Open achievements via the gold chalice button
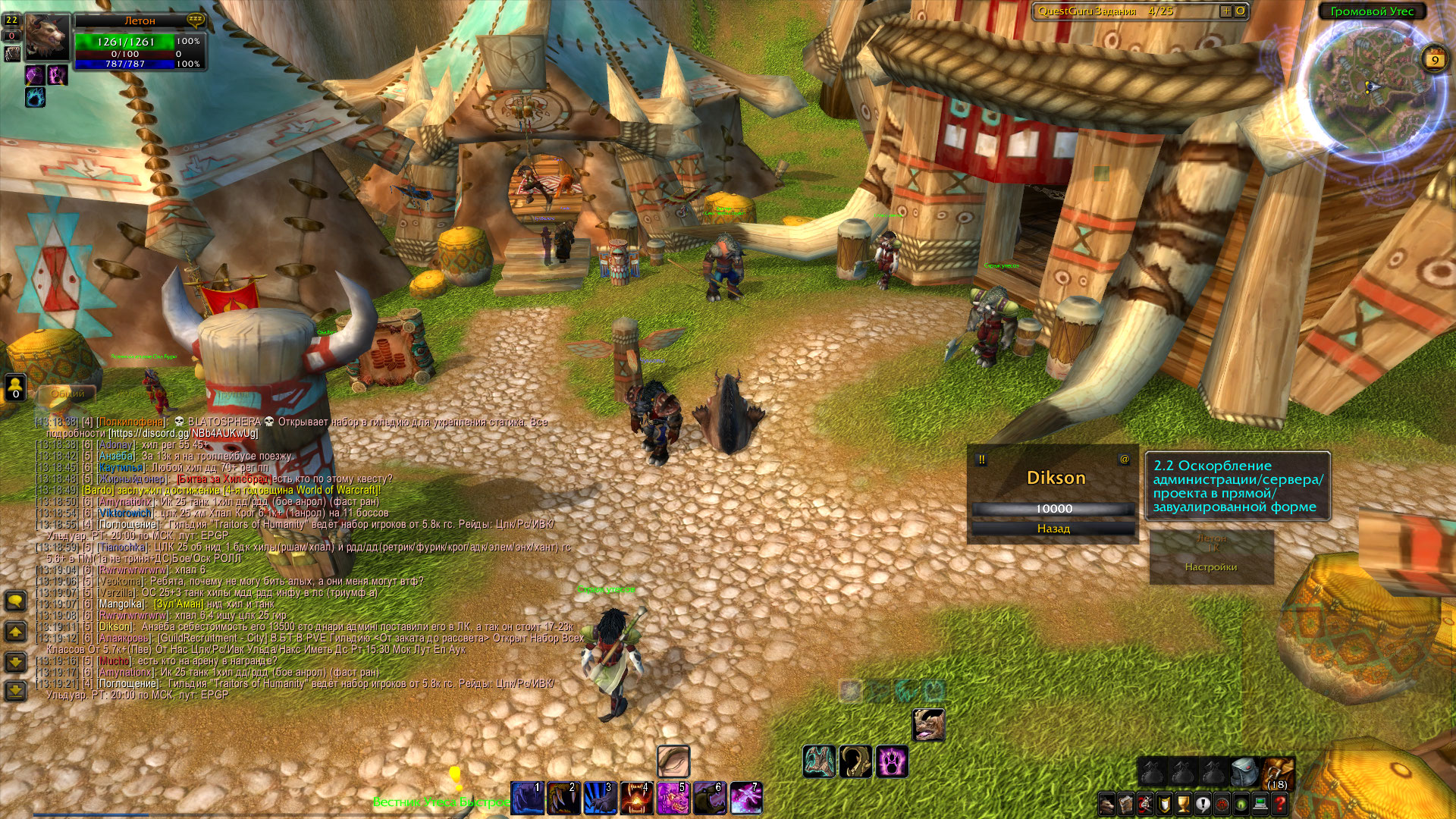 click(1184, 803)
